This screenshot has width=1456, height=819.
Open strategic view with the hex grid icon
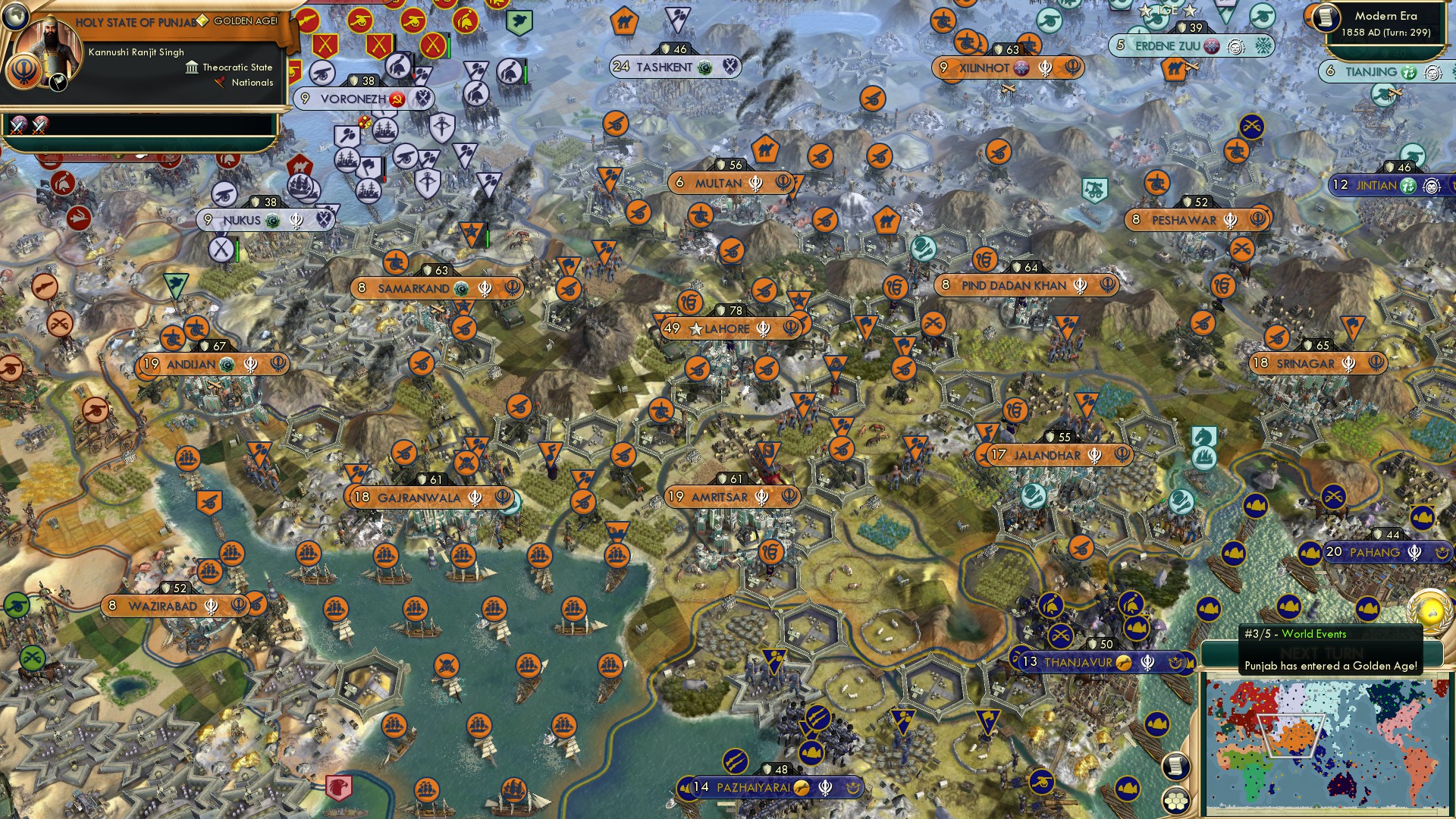(x=1175, y=800)
